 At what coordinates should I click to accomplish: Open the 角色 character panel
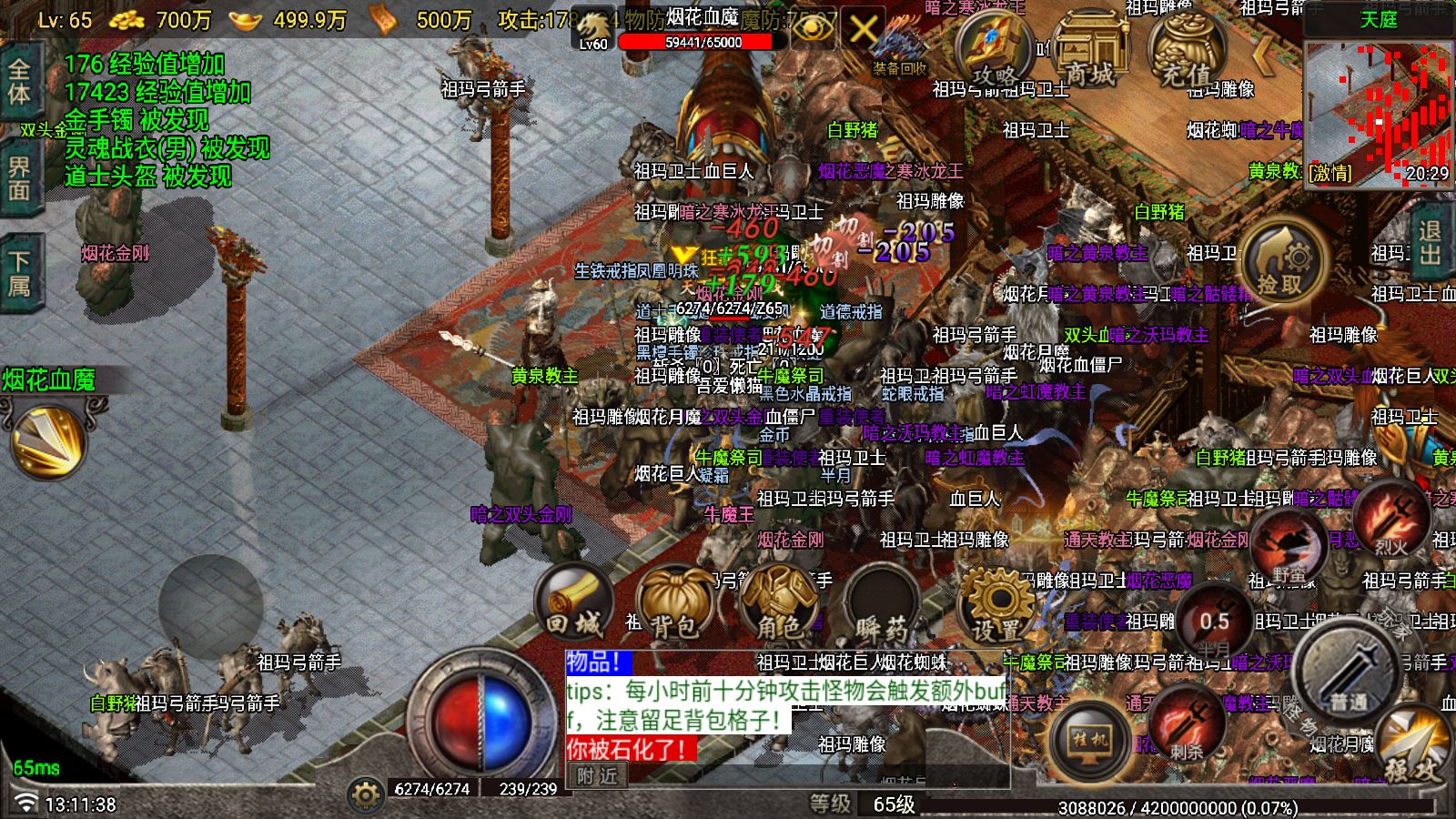780,601
